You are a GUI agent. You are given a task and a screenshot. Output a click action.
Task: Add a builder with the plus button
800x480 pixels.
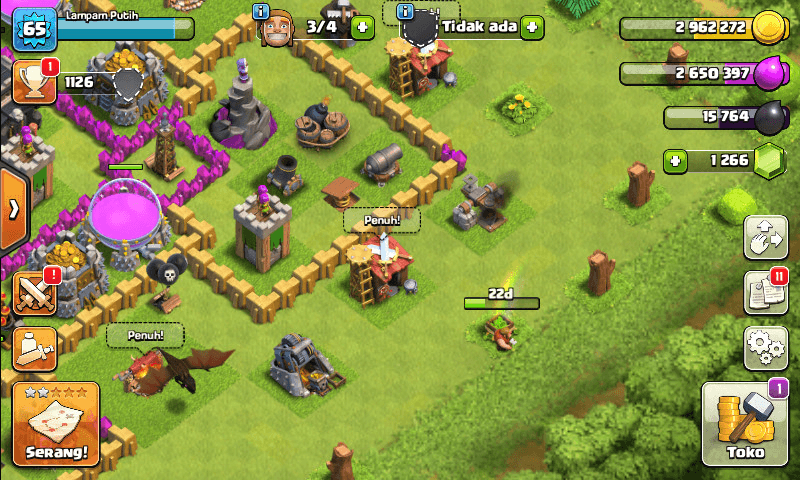(x=363, y=27)
